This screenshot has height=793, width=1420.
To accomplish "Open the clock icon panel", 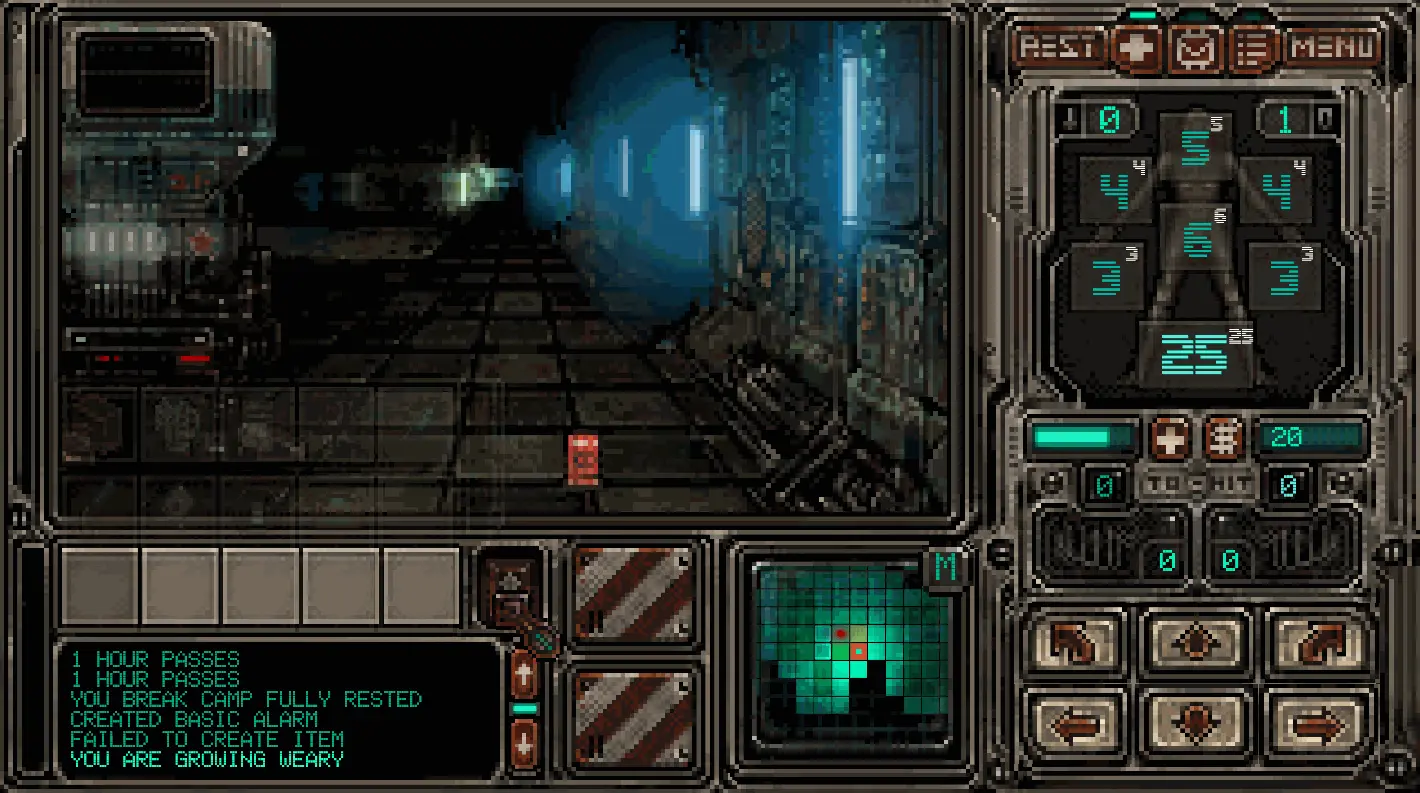I will pos(1194,48).
